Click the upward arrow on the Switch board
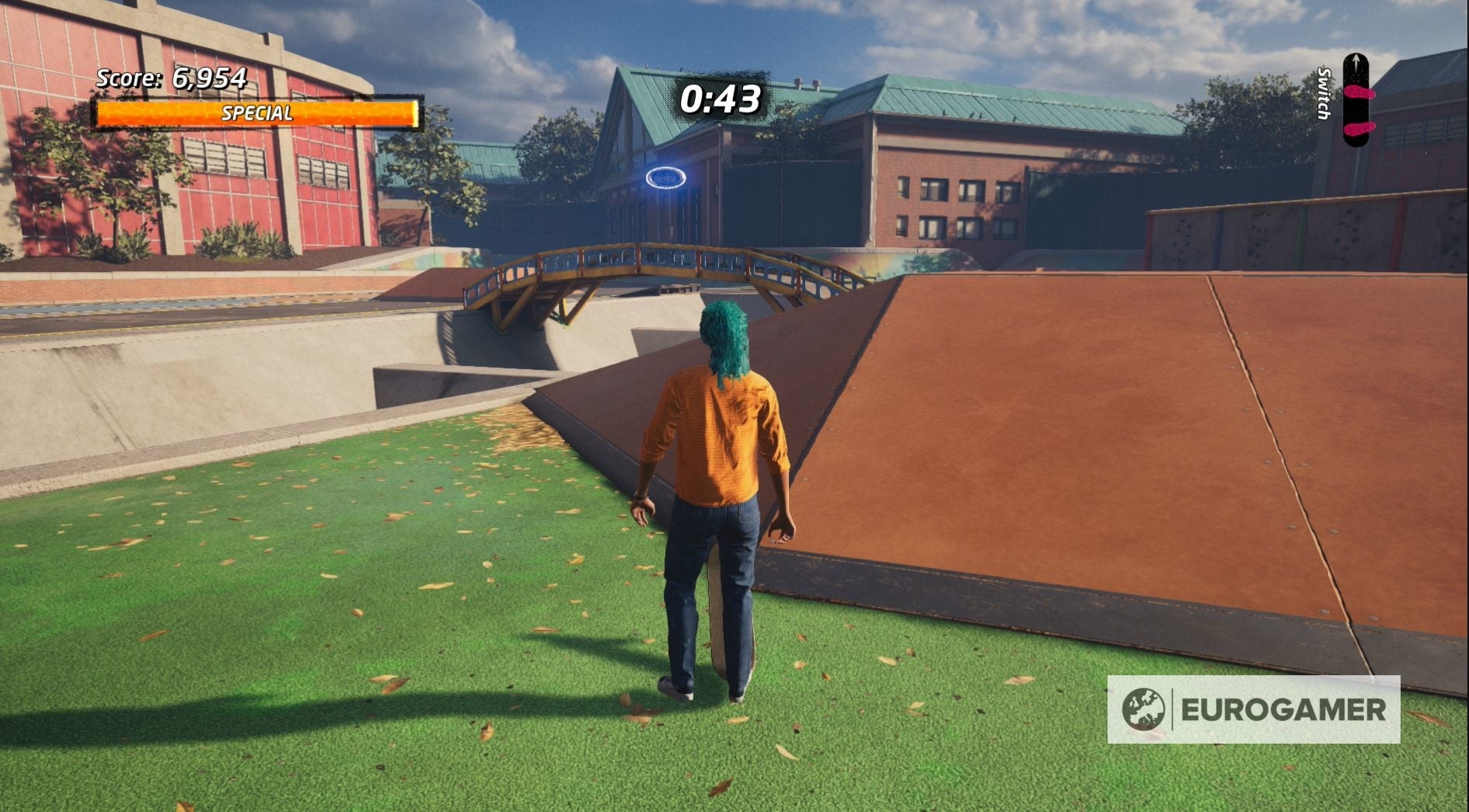1469x812 pixels. pos(1356,64)
